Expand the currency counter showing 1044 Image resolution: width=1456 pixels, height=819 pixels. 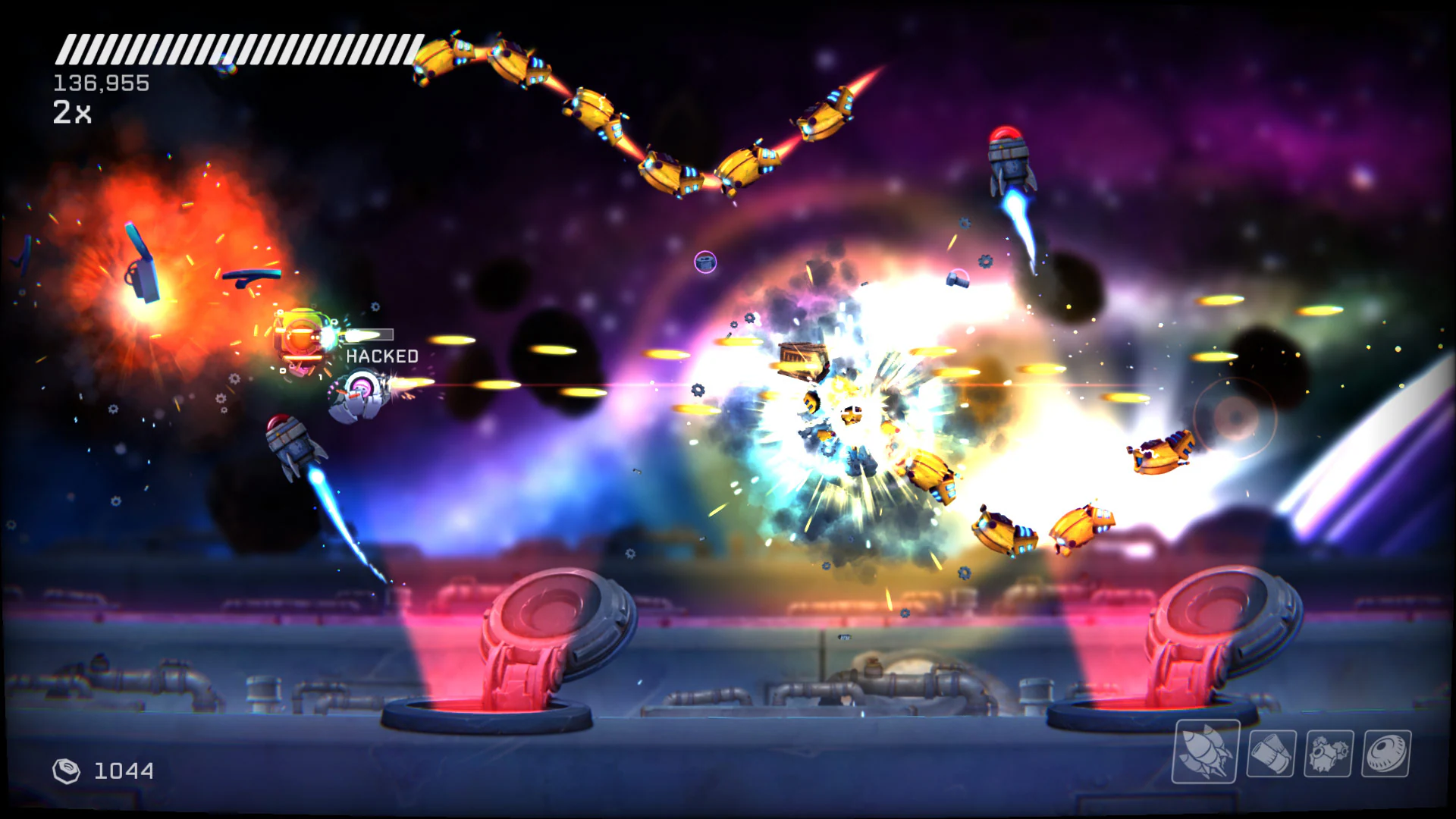click(x=121, y=771)
